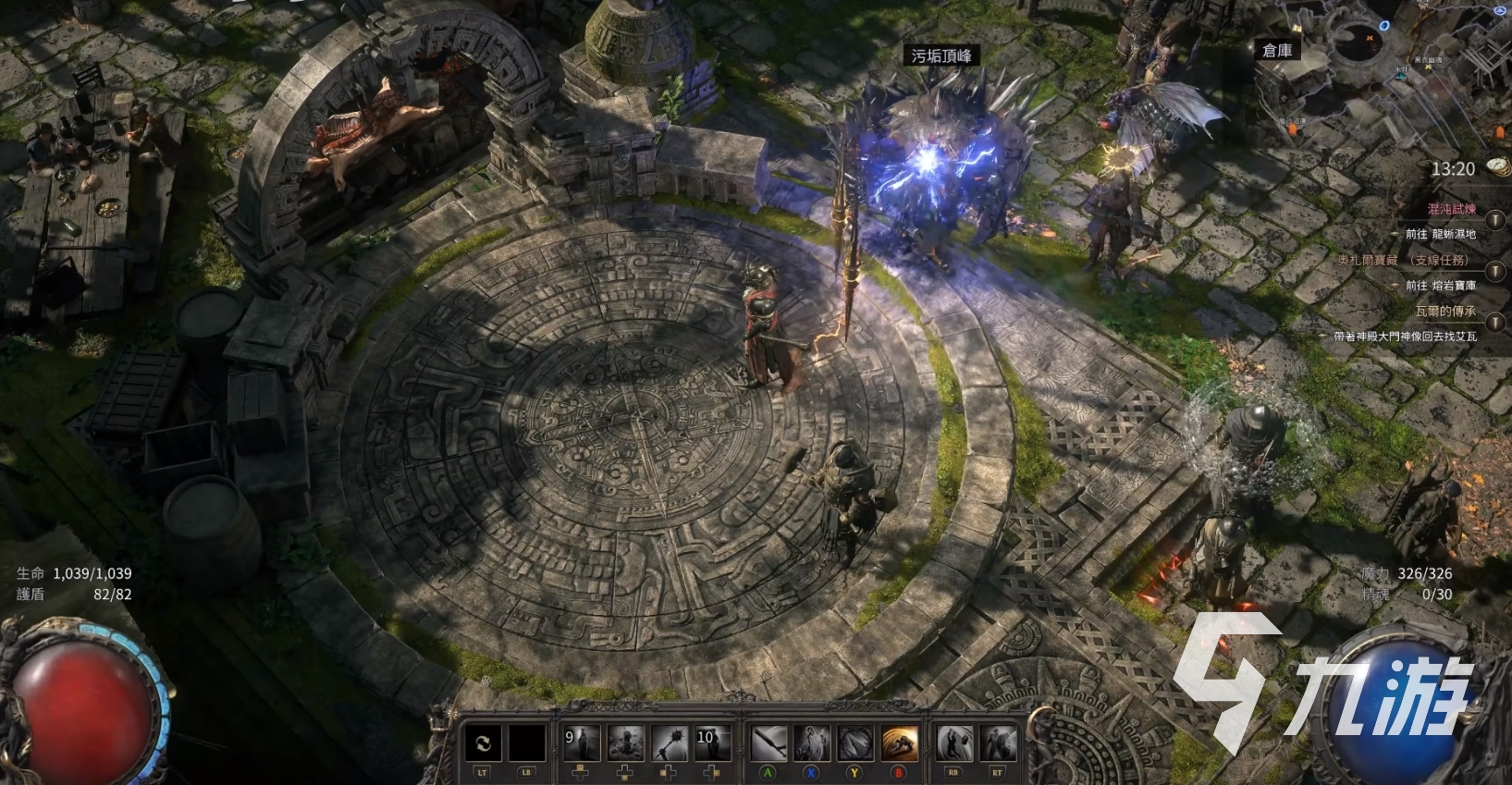Toggle the pin button beside 混沌試煉
This screenshot has height=785, width=1512.
[1495, 221]
